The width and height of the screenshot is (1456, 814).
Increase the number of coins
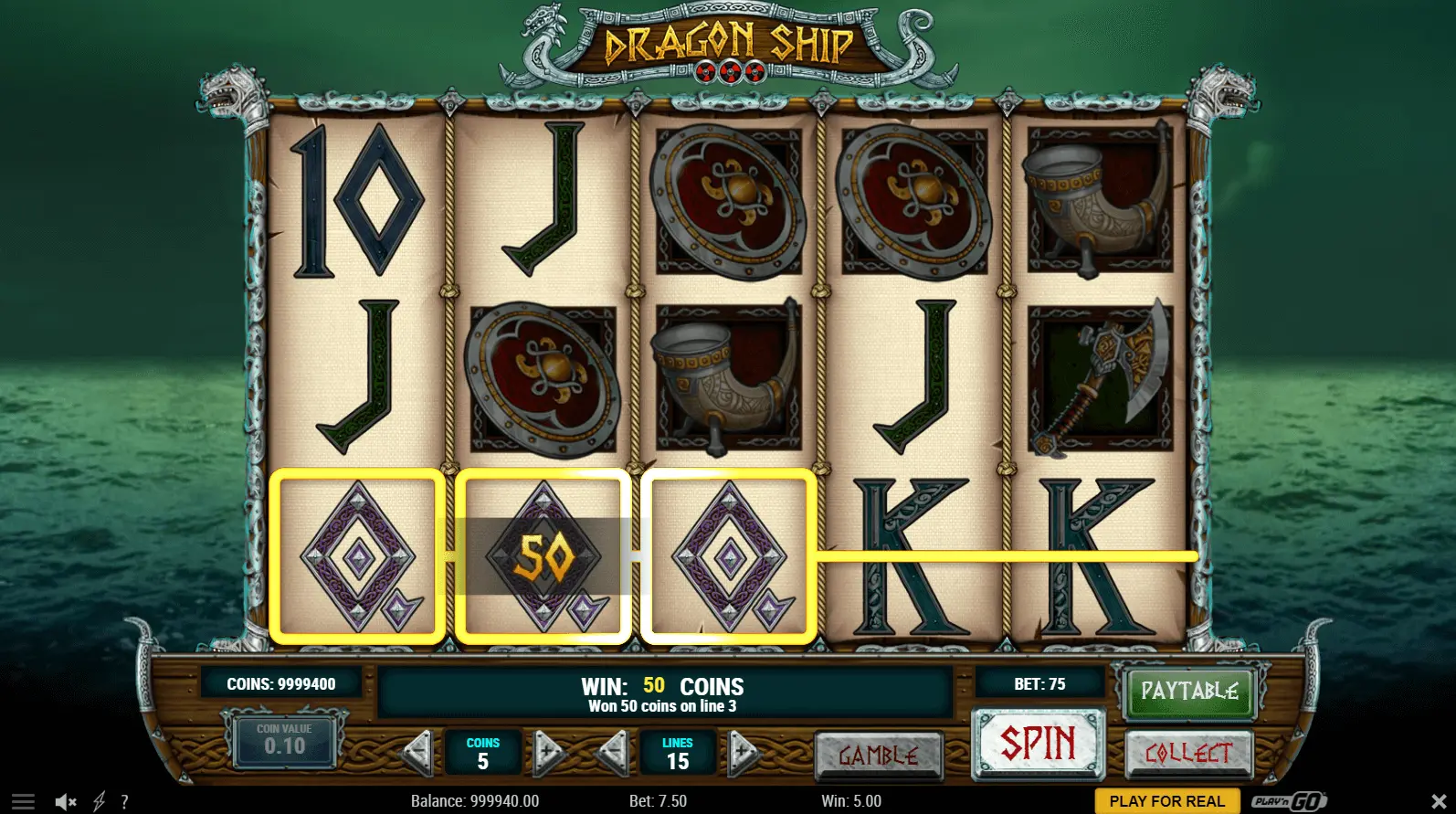pyautogui.click(x=547, y=753)
